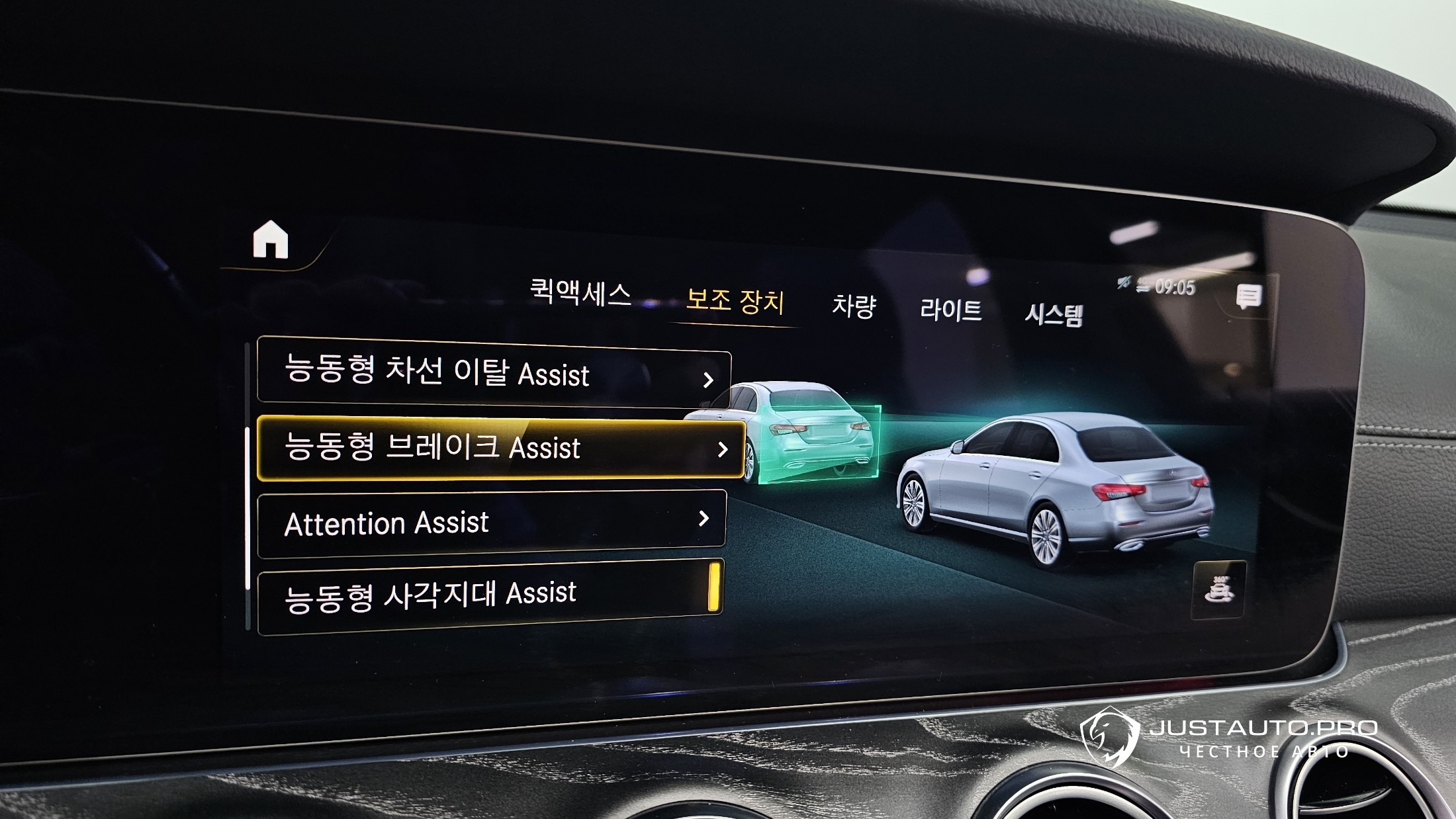Select 능동형 브레이크 Assist entry
Screen dimensions: 1456x819
500,448
